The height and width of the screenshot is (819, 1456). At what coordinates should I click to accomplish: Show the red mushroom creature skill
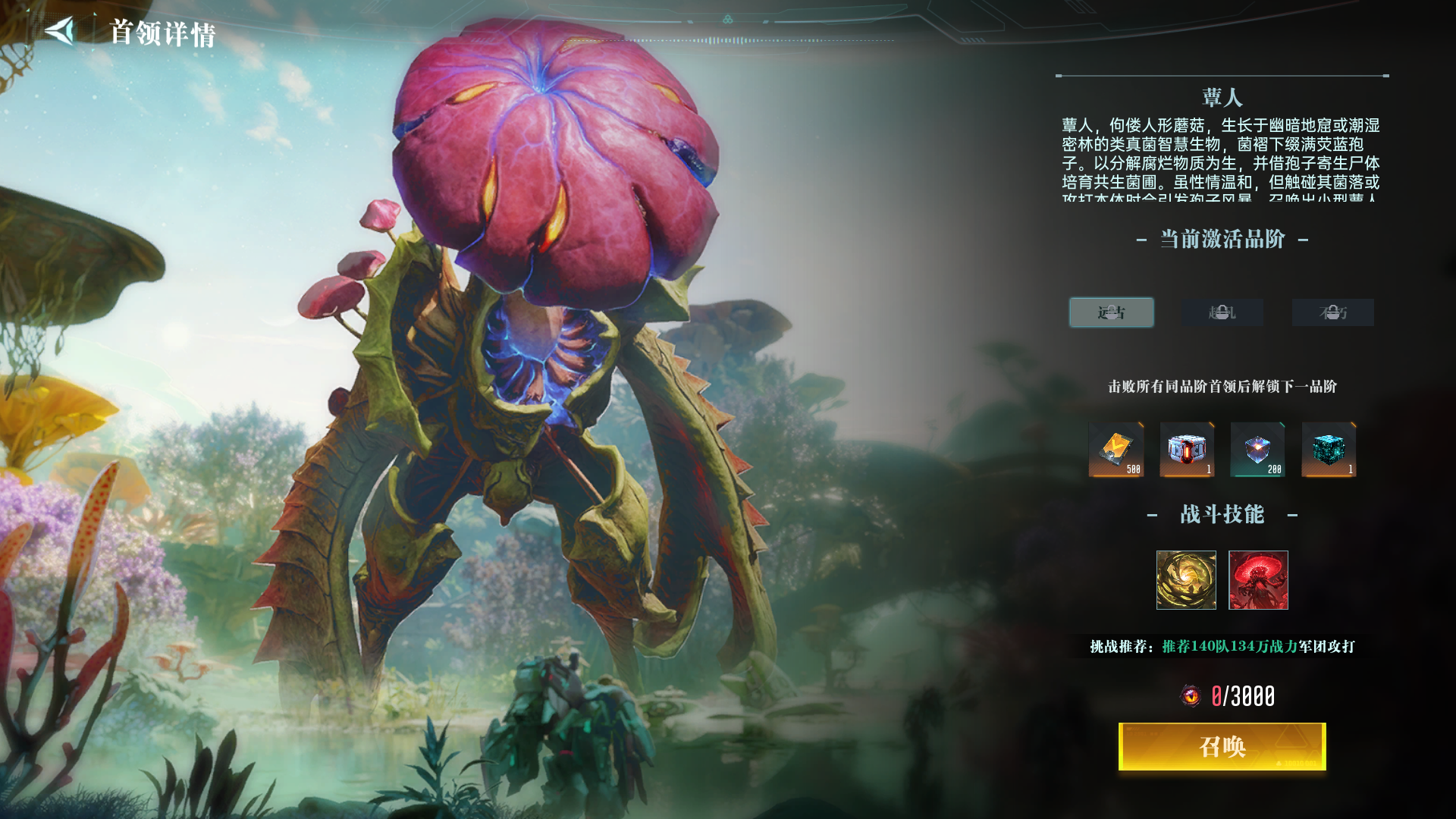coord(1258,580)
